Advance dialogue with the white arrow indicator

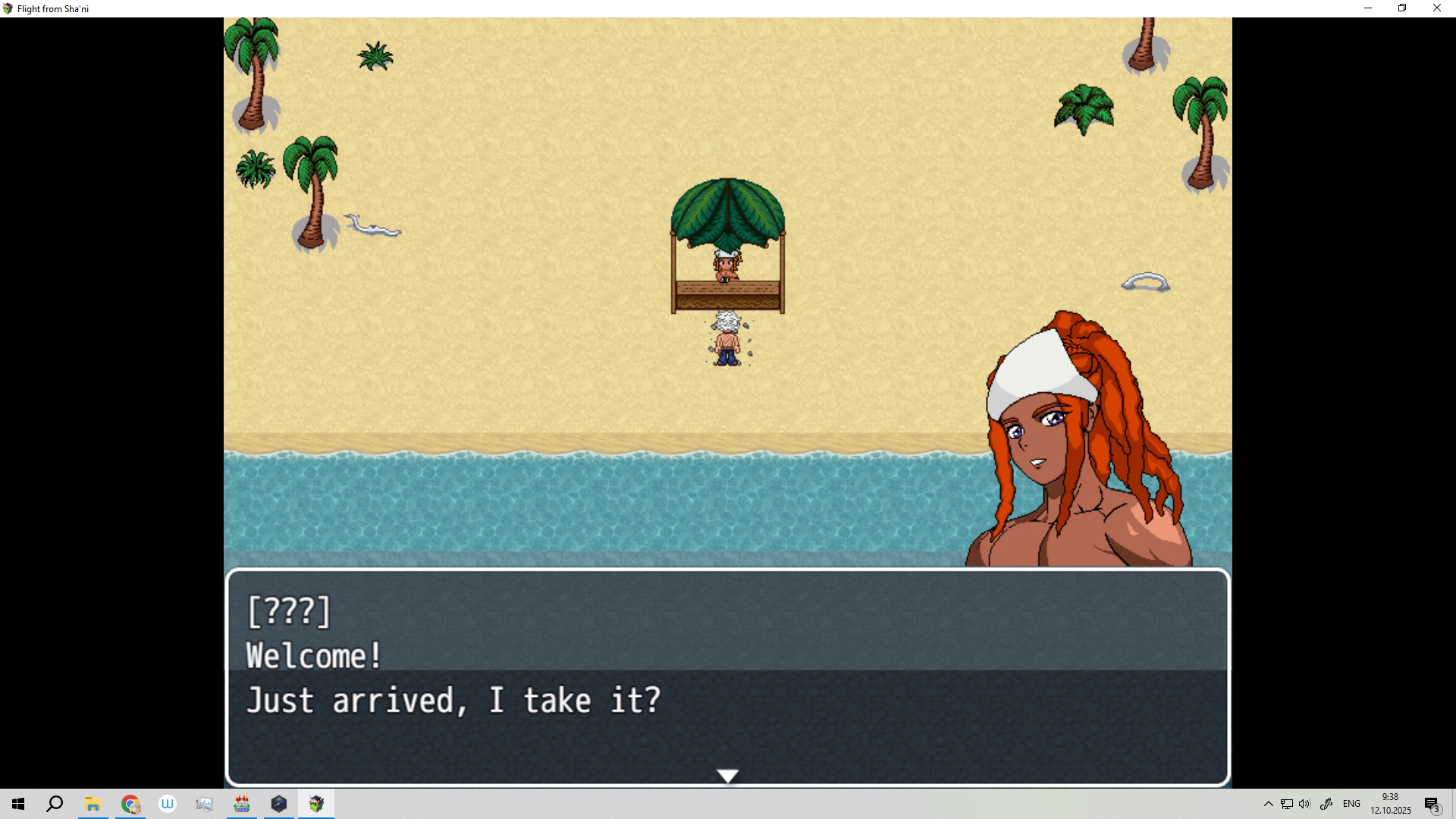point(727,776)
